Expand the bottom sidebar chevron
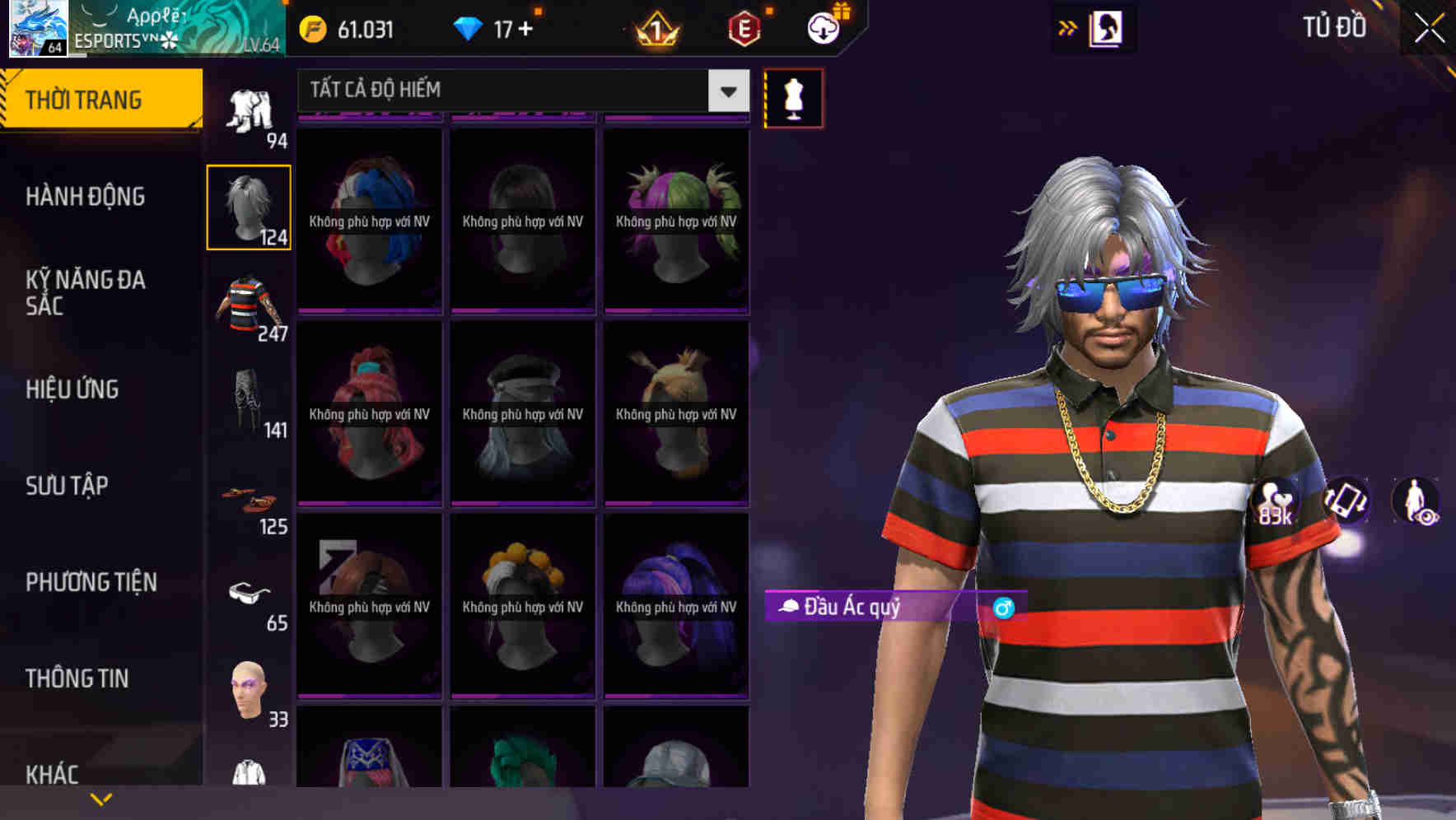 tap(101, 797)
